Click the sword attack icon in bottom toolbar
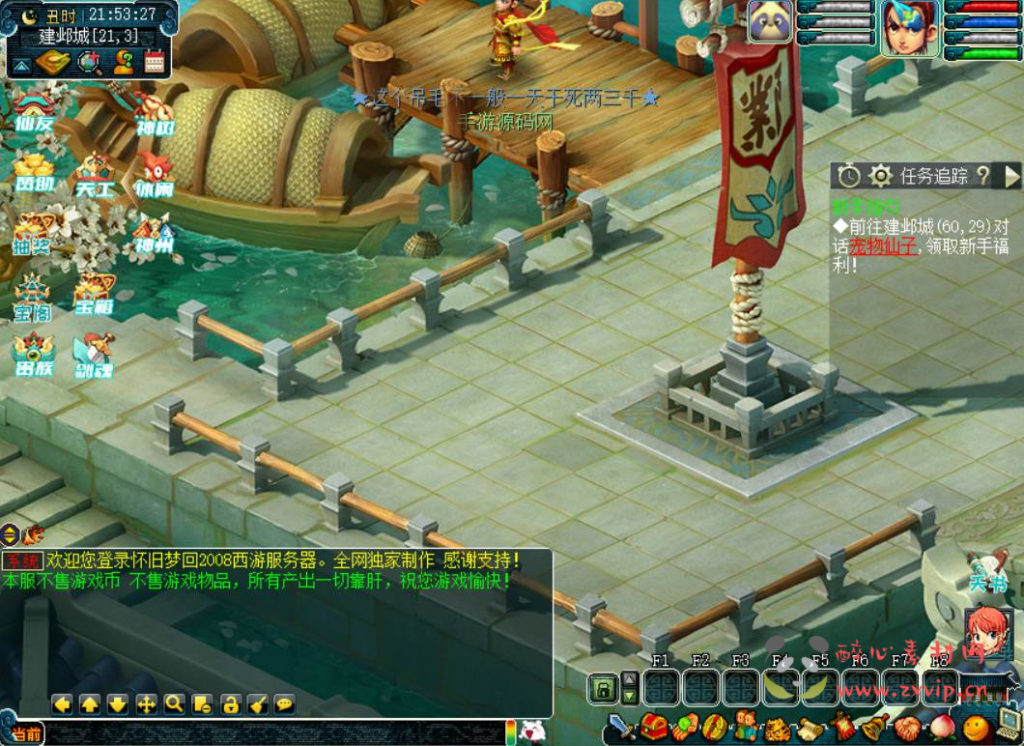 (x=620, y=727)
